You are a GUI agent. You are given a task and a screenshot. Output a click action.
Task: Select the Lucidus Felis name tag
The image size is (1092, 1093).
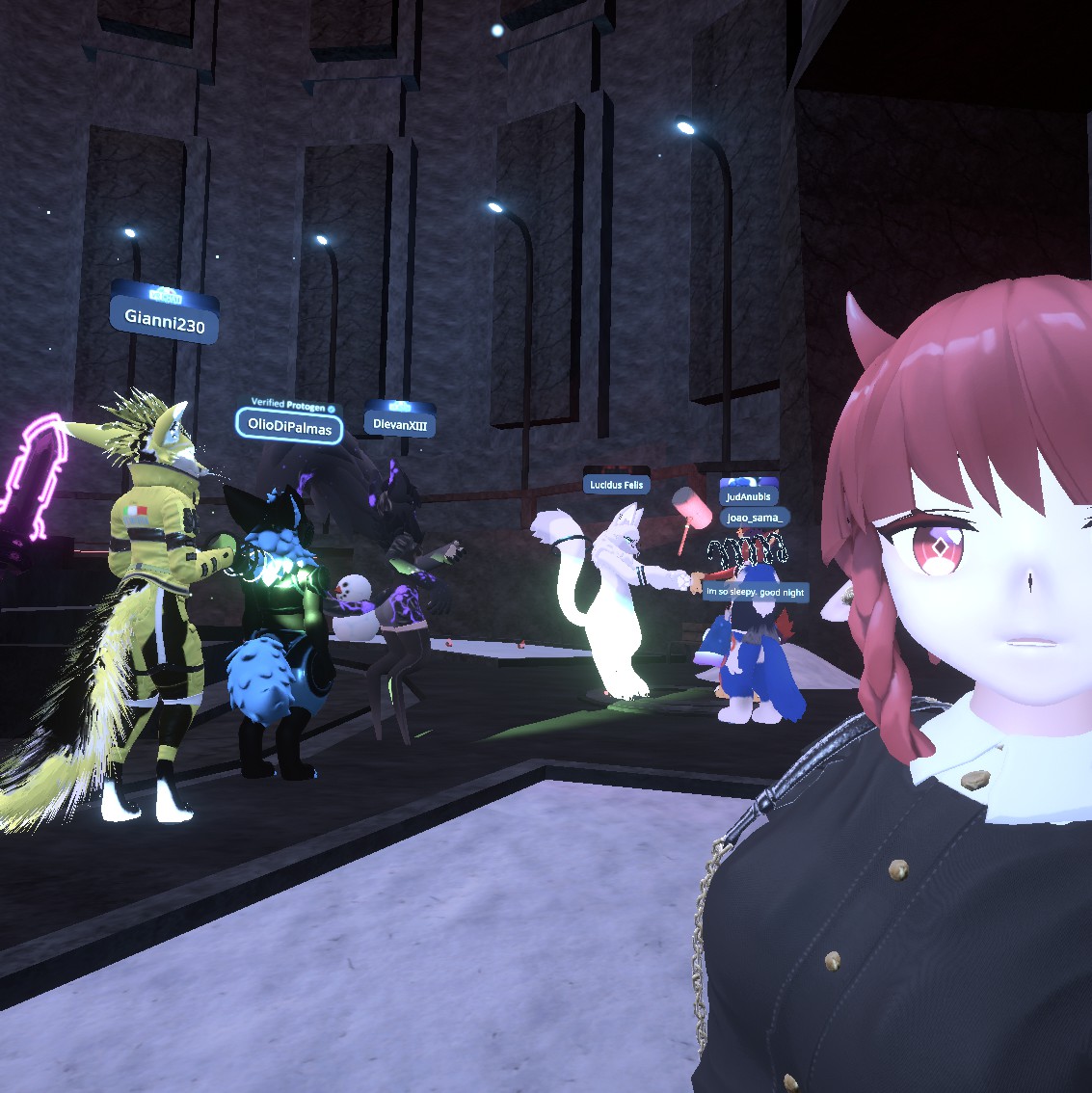(x=616, y=484)
